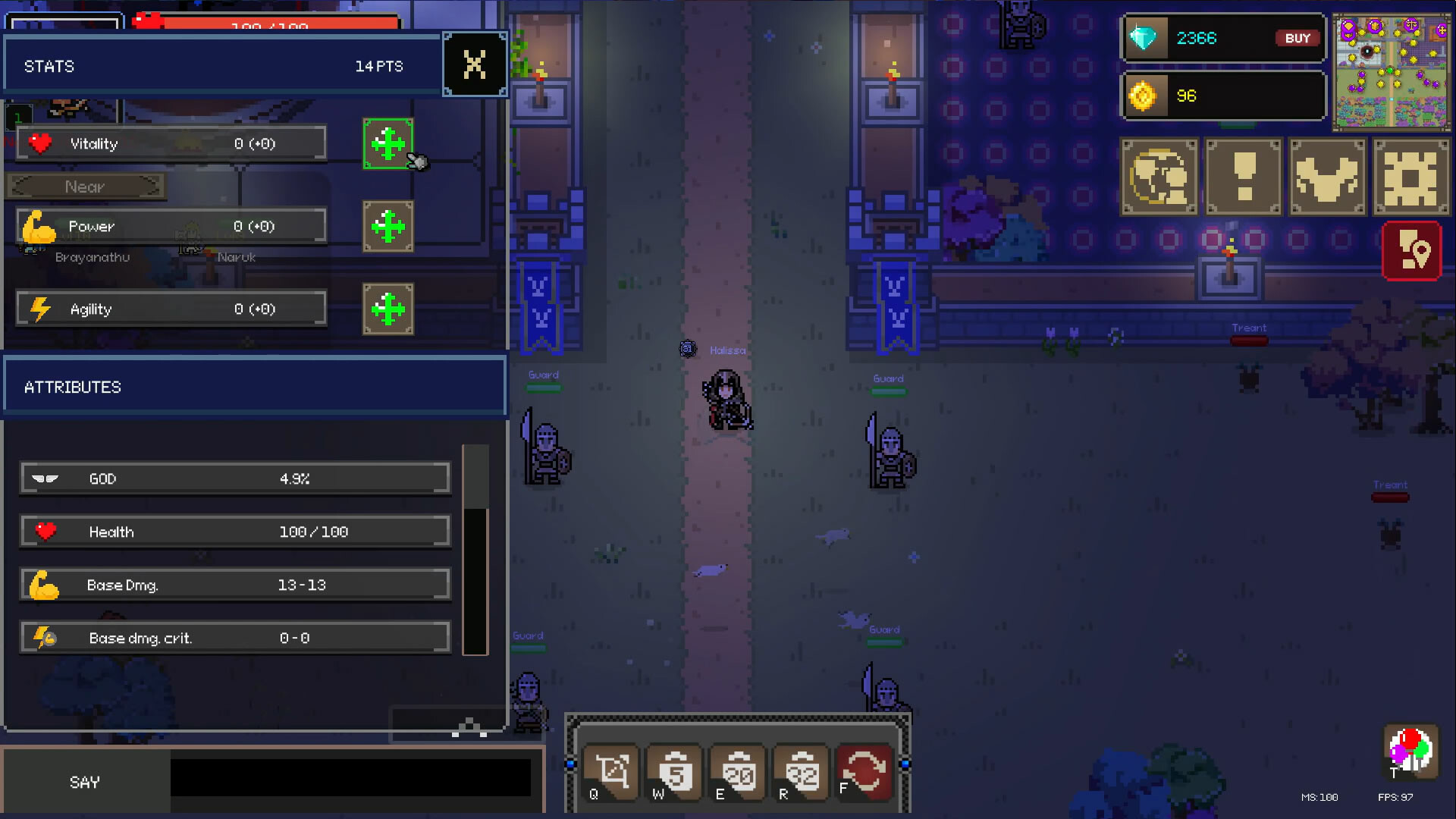
Task: Activate the red loop ability on slot F
Action: pos(863,772)
